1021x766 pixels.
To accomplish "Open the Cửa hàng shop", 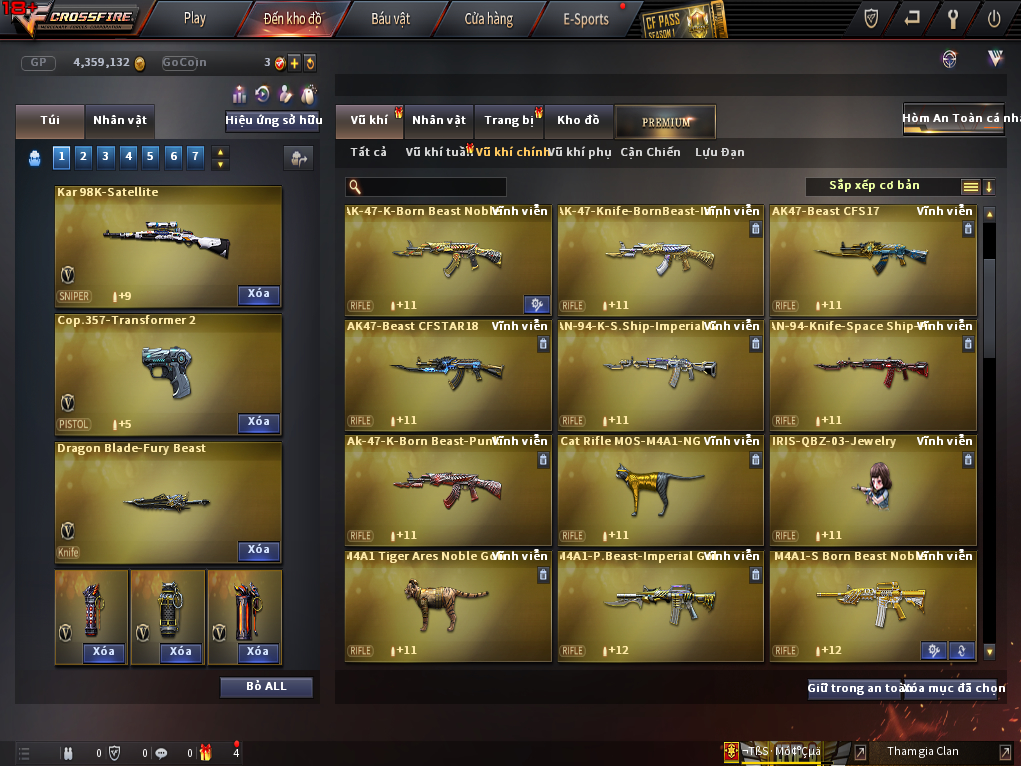I will pos(488,18).
